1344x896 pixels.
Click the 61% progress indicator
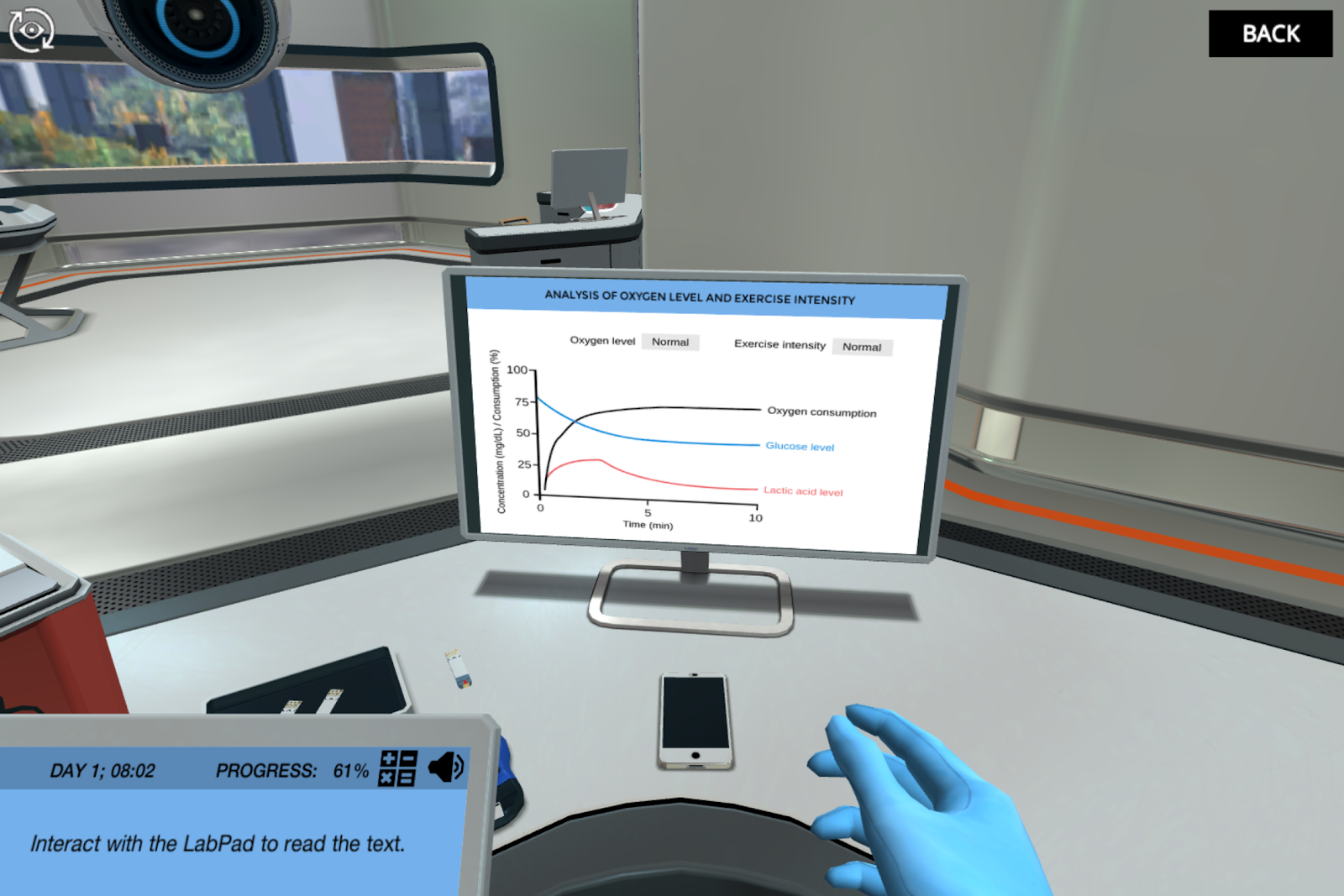pyautogui.click(x=350, y=768)
